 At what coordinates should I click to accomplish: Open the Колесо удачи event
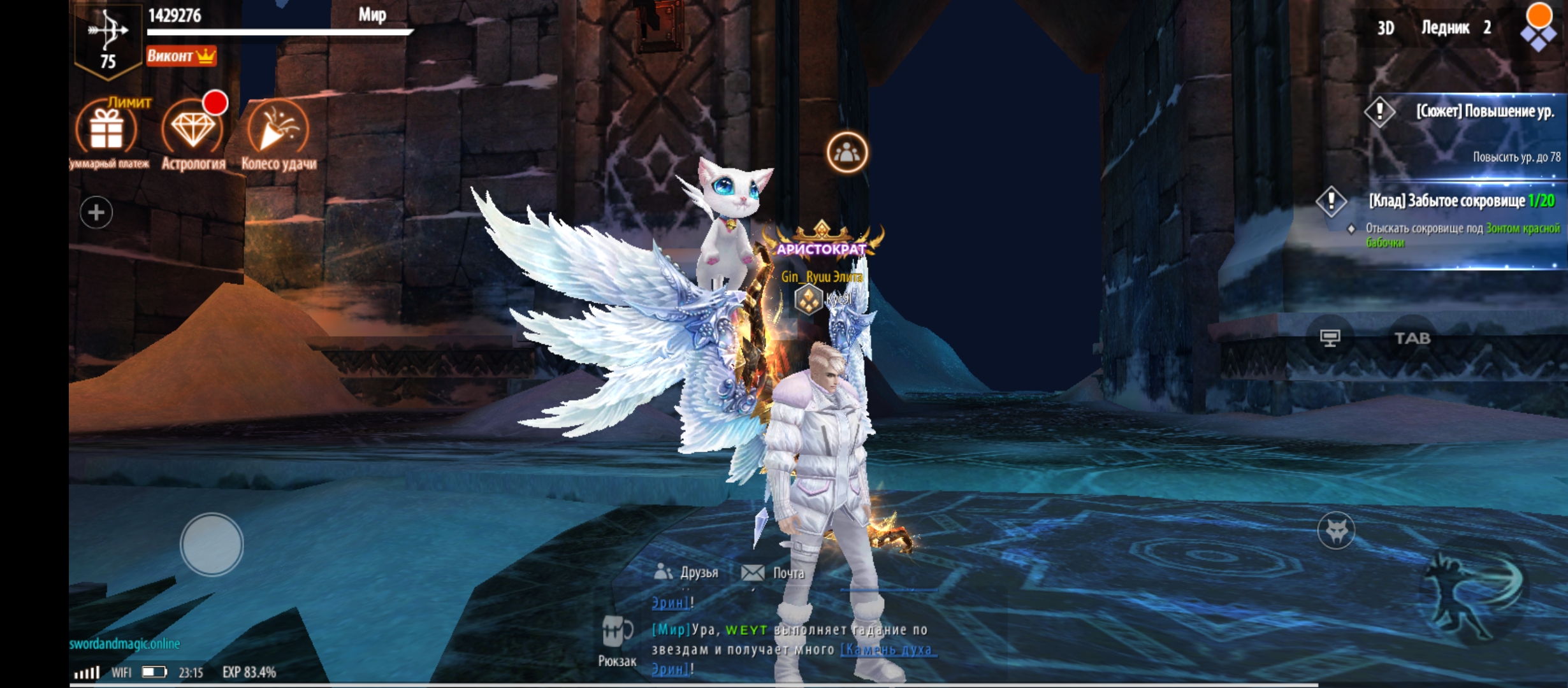279,131
